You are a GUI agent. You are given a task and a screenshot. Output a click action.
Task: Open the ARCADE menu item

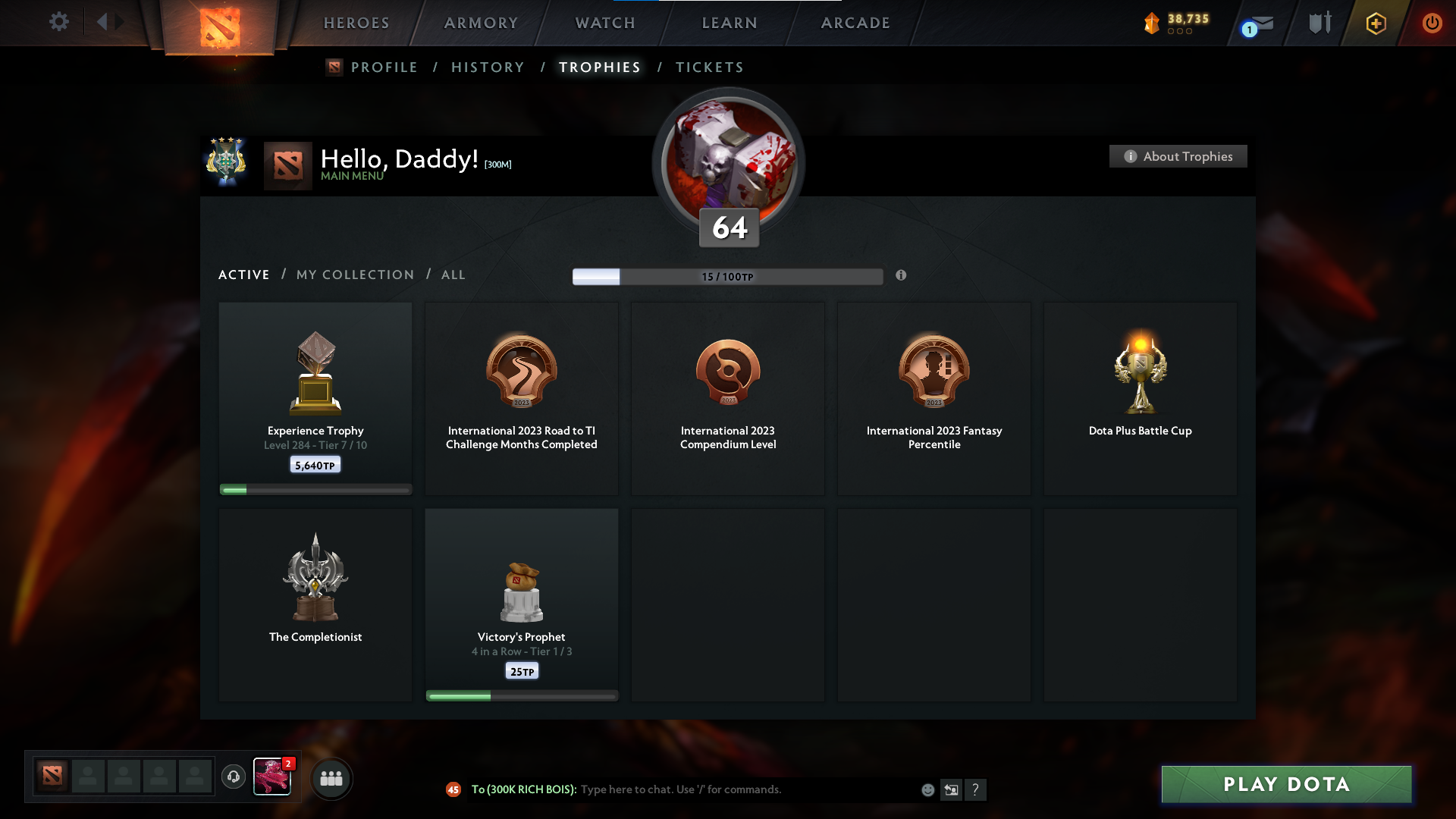coord(855,23)
